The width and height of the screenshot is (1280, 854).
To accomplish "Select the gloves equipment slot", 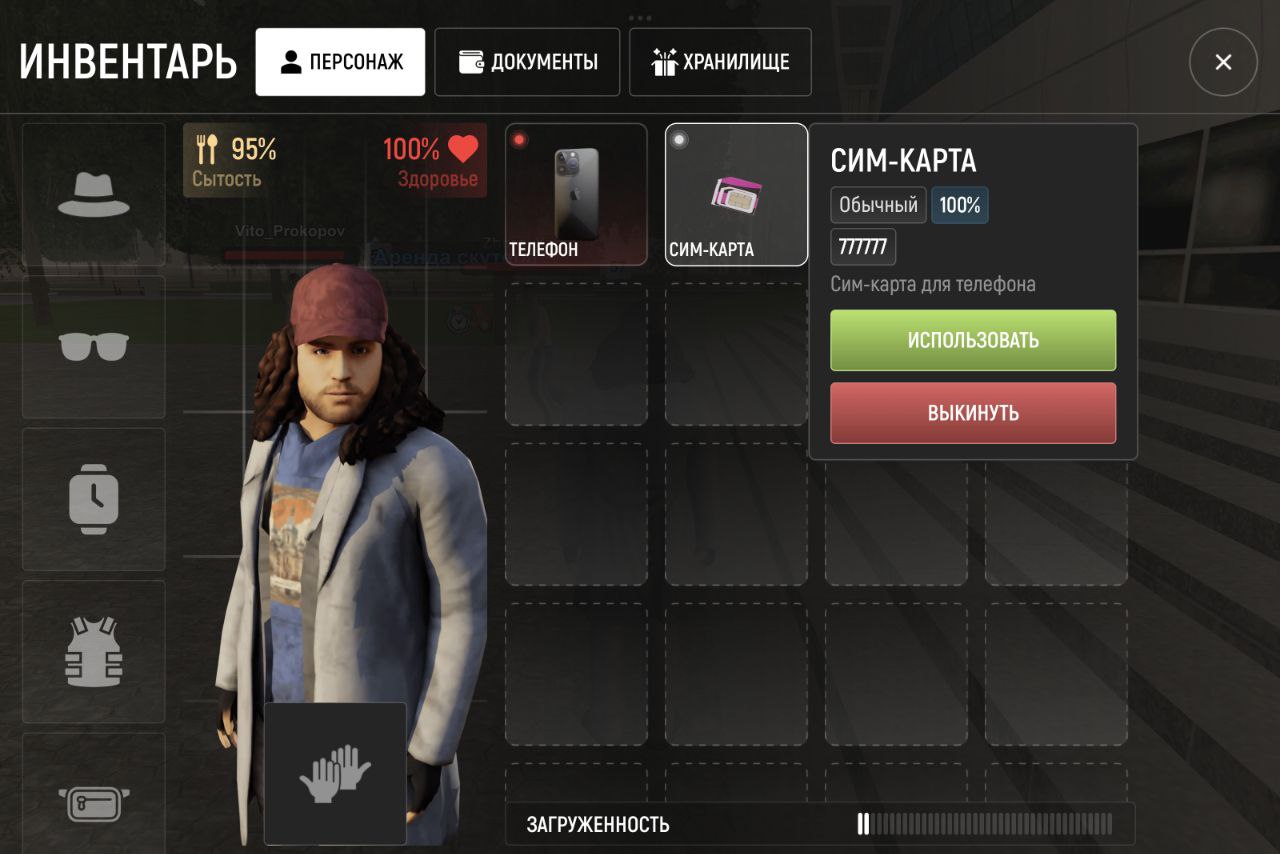I will click(335, 772).
